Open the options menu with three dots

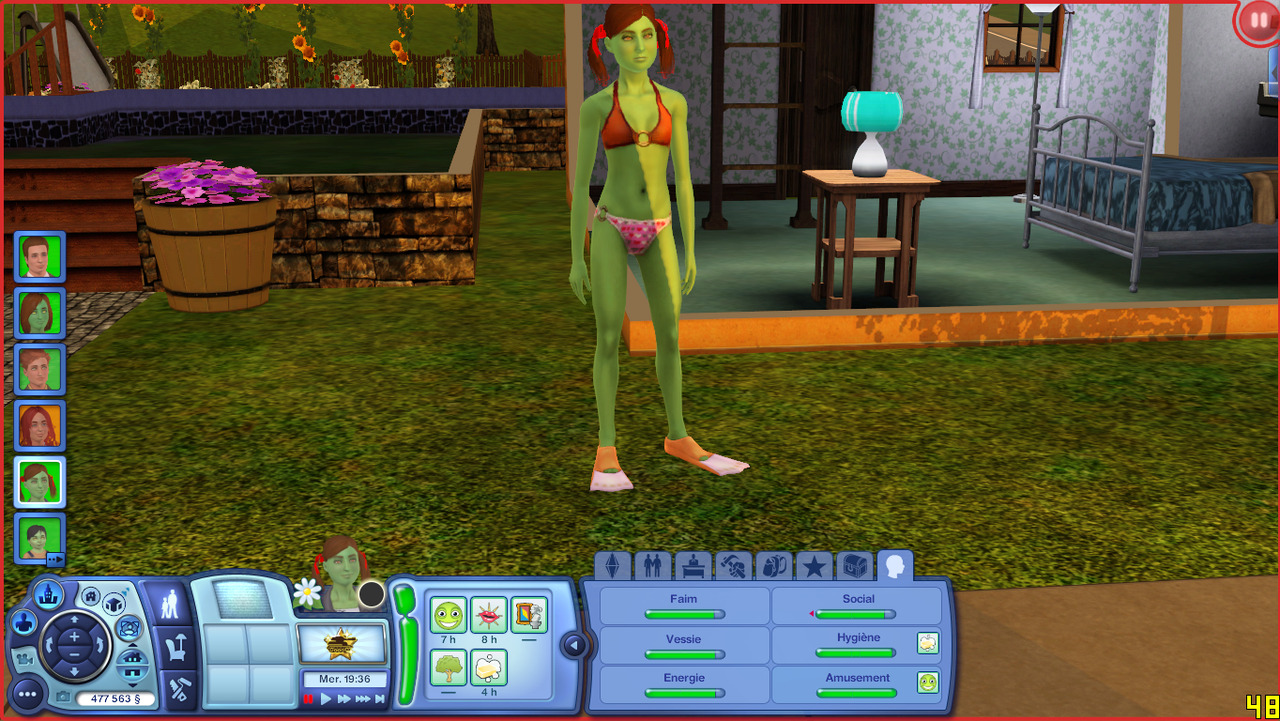(27, 693)
